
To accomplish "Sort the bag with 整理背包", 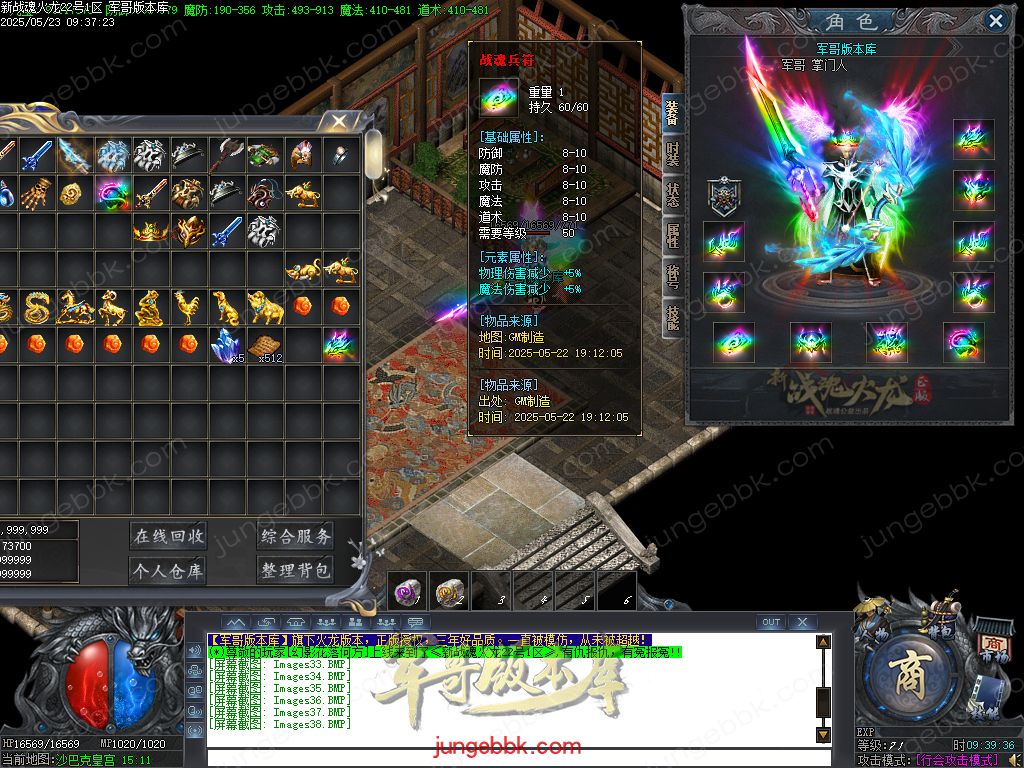I will click(295, 571).
